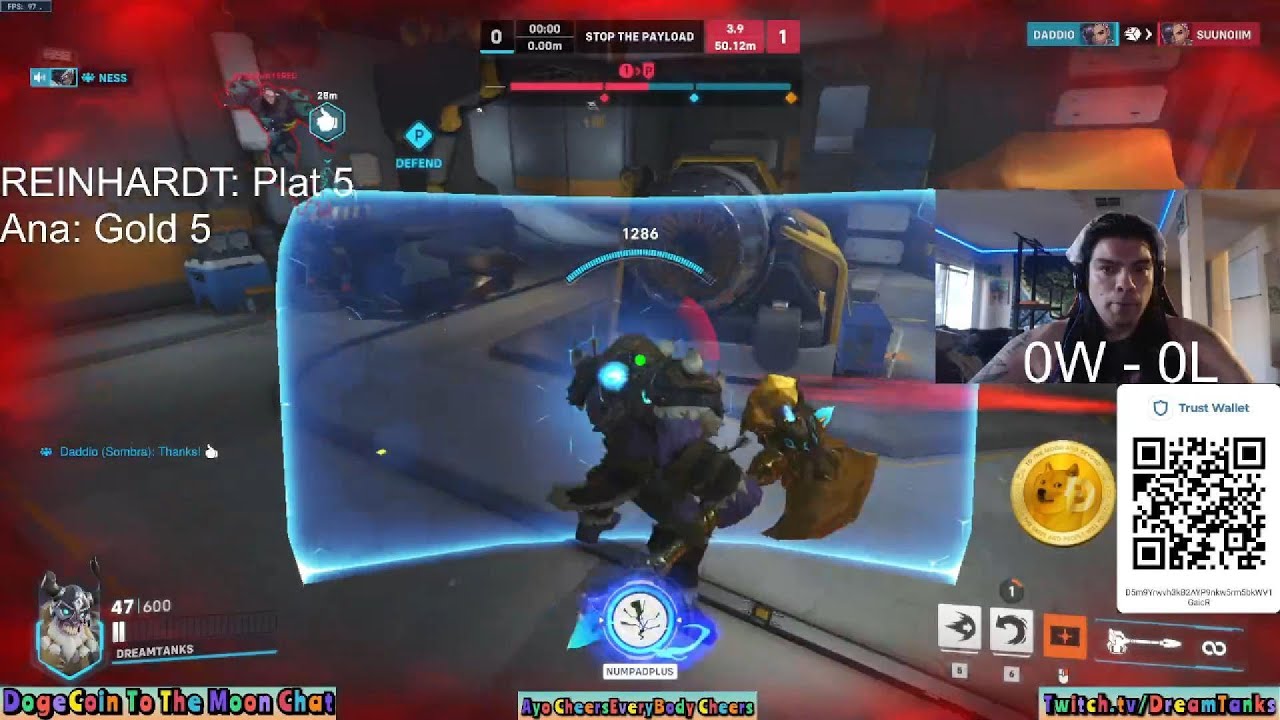The image size is (1280, 720).
Task: Click the Rocket Hammer weapon icon
Action: coord(1147,644)
